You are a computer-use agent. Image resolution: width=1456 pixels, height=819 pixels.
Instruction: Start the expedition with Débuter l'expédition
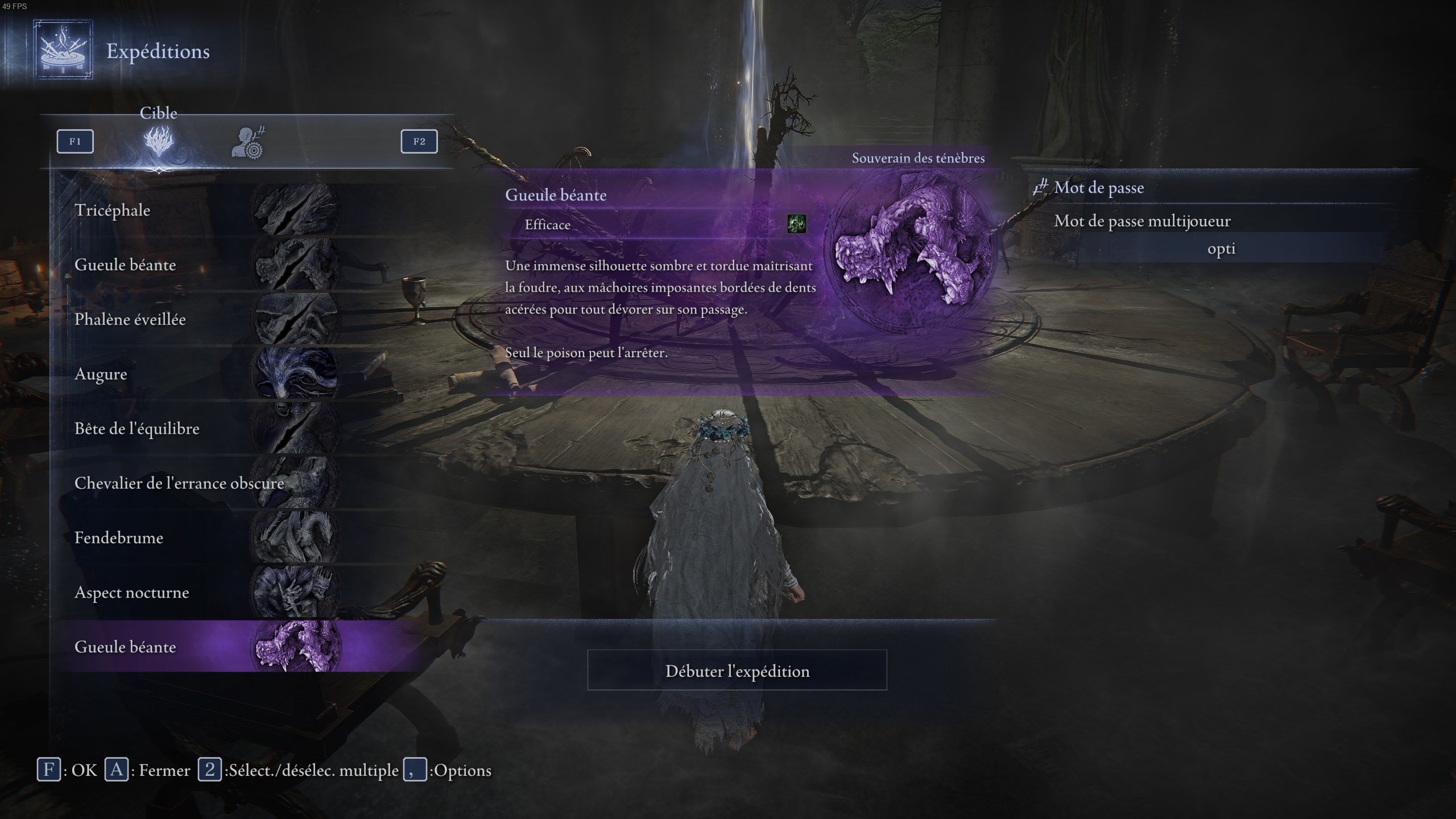737,671
